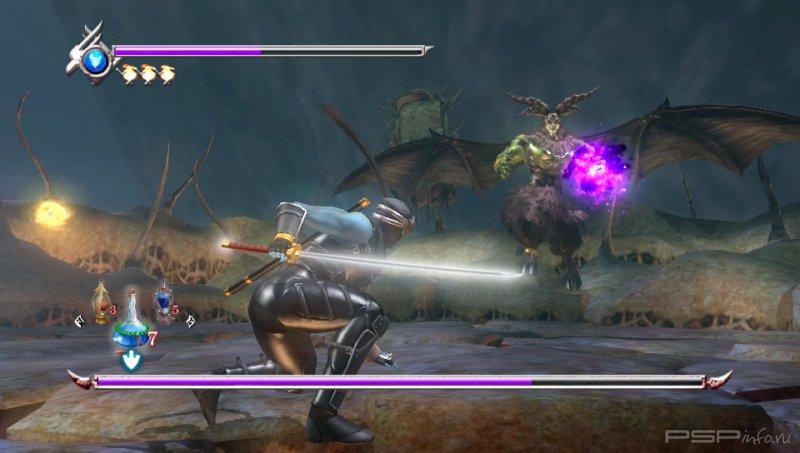Select the blue ninpo orb emblem
The width and height of the screenshot is (800, 453).
point(95,60)
